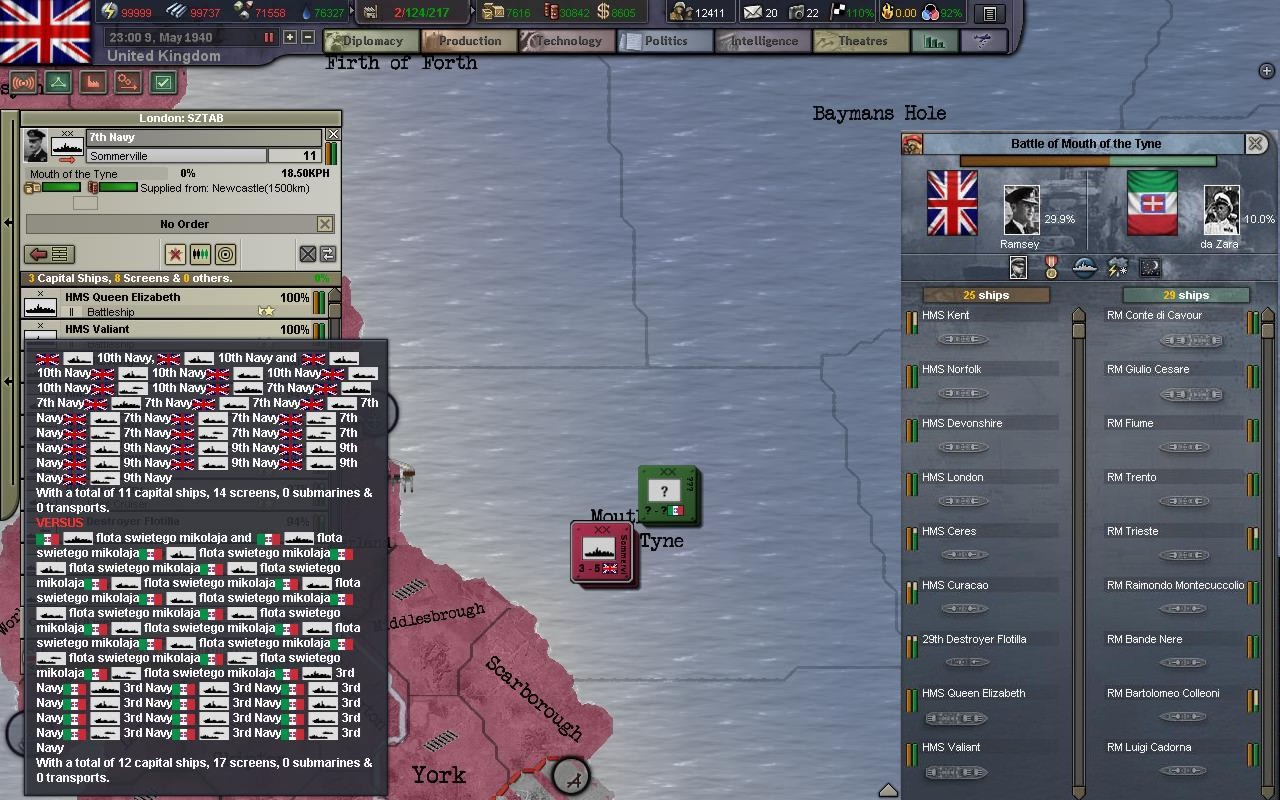Go to the Politics tab
Screen dimensions: 1280x800
(x=664, y=41)
